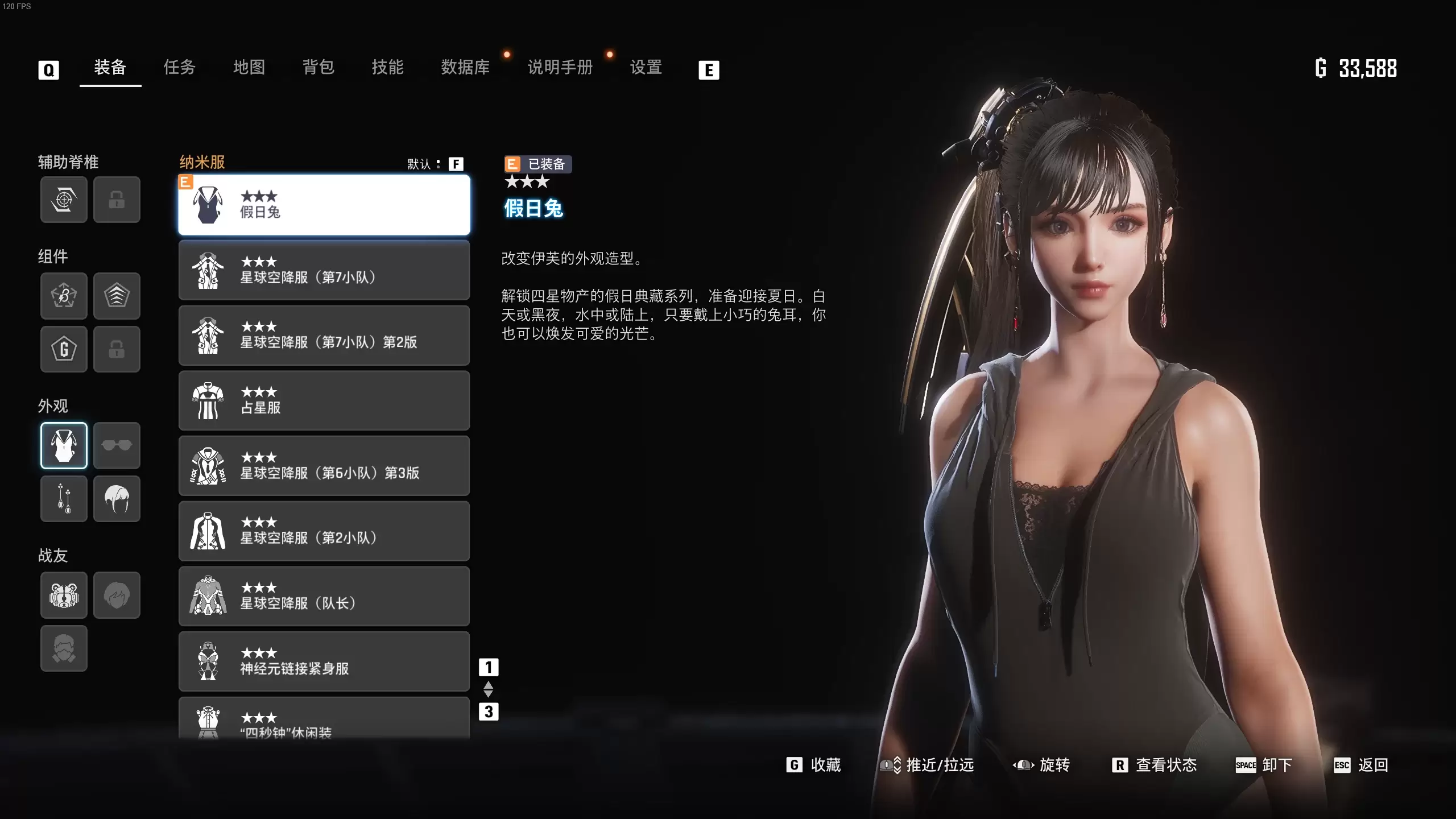
Task: Open the 地图 tab
Action: click(249, 68)
